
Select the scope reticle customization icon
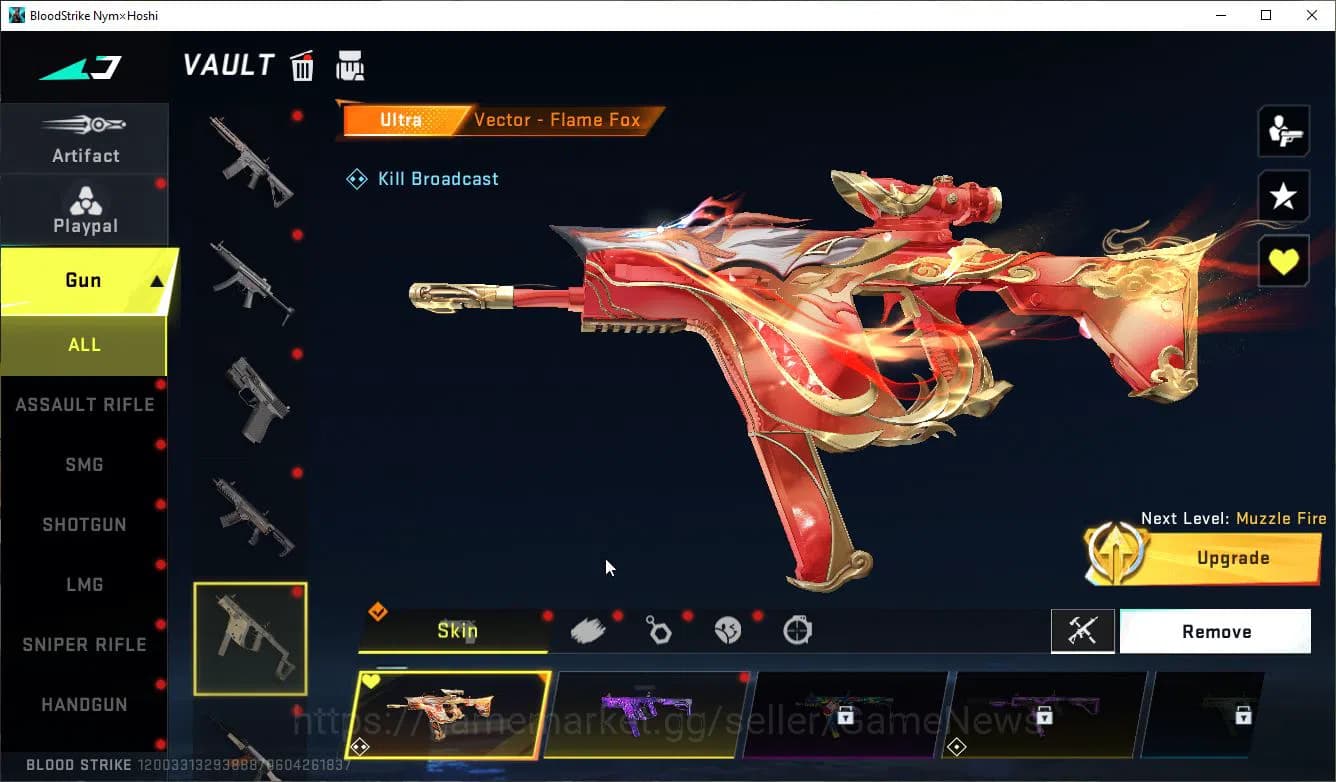coord(796,629)
